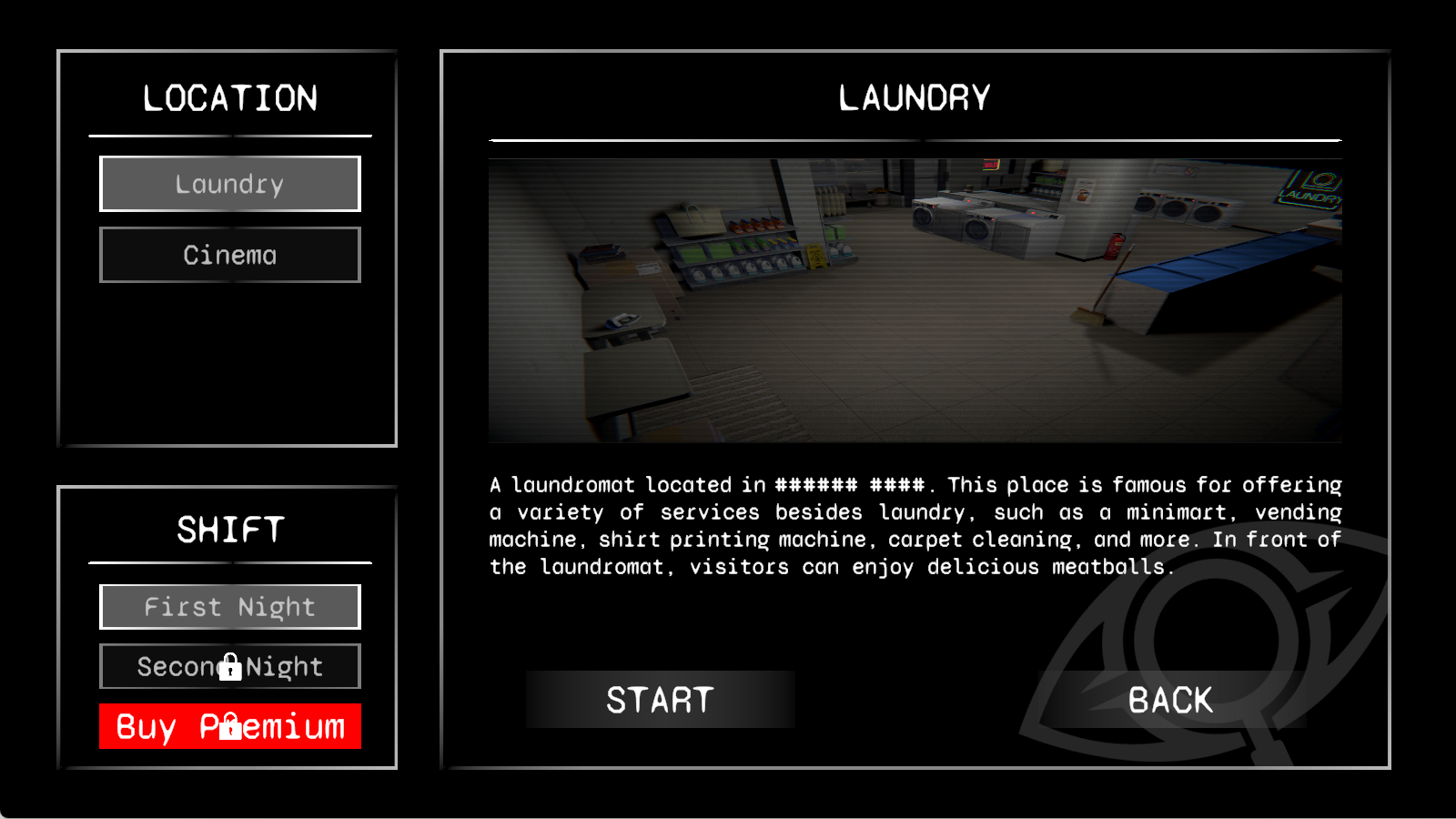Select the Laundry location
This screenshot has height=819, width=1456.
tap(229, 184)
